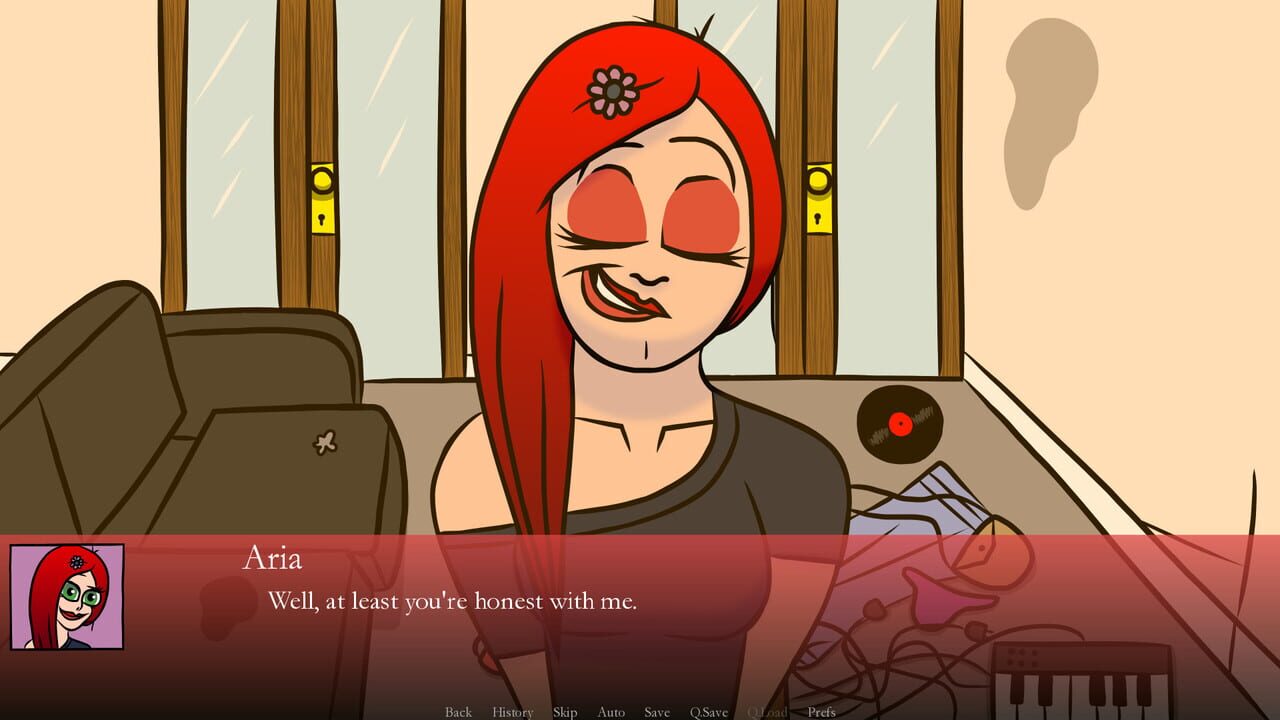Open the Prefs settings screen
Image resolution: width=1280 pixels, height=720 pixels.
[823, 712]
